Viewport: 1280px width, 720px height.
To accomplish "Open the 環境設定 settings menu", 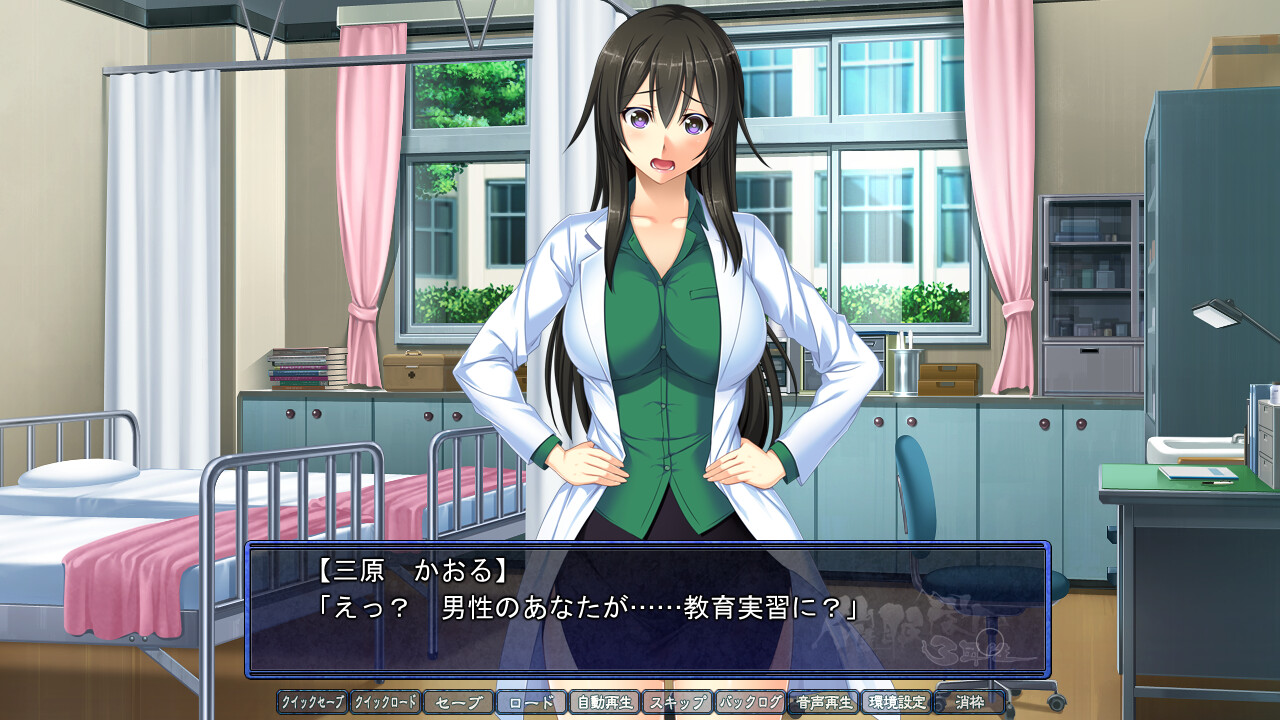I will tap(896, 702).
